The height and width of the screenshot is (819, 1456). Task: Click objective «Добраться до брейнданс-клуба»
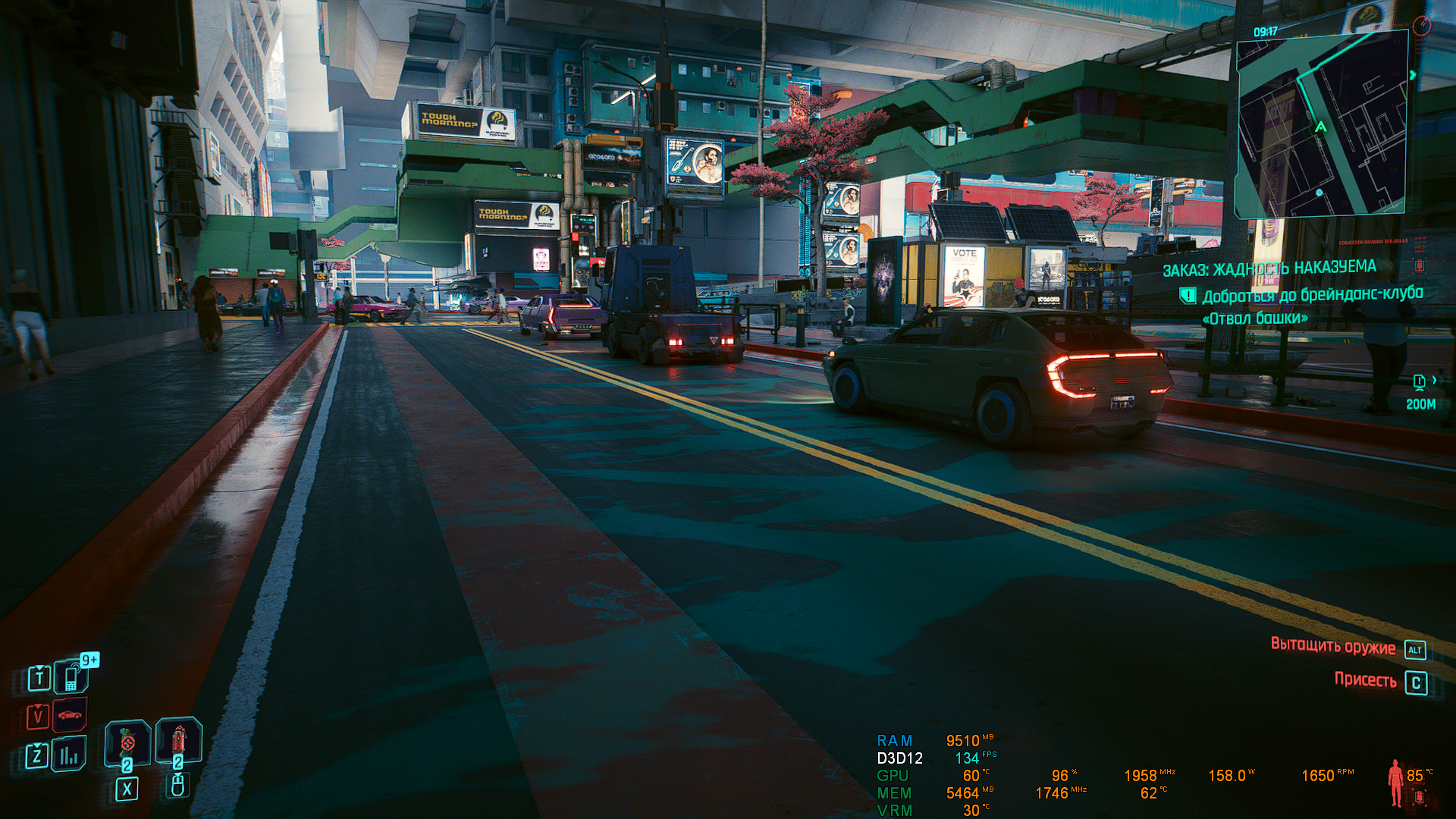(x=1312, y=295)
